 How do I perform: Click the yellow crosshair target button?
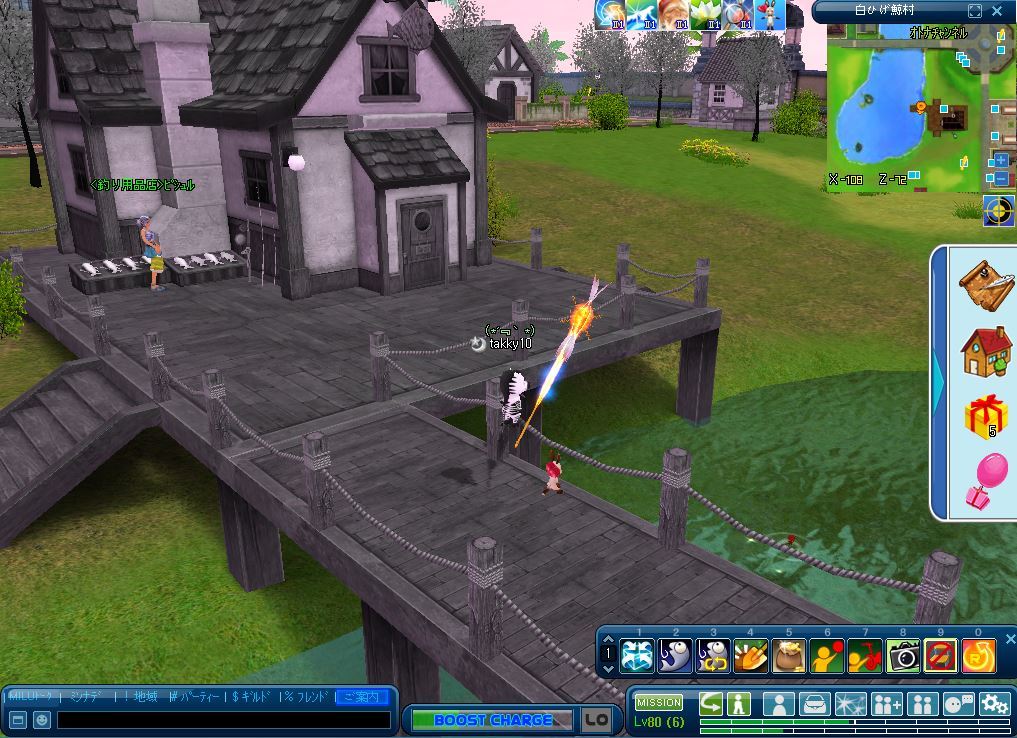[x=998, y=210]
